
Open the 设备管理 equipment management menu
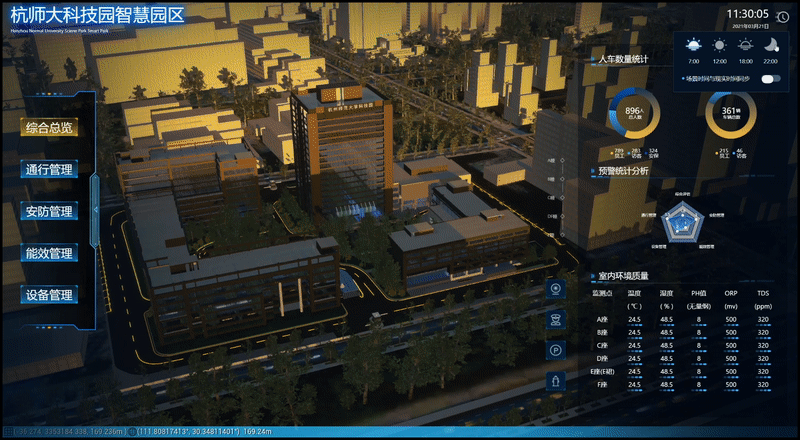click(49, 296)
